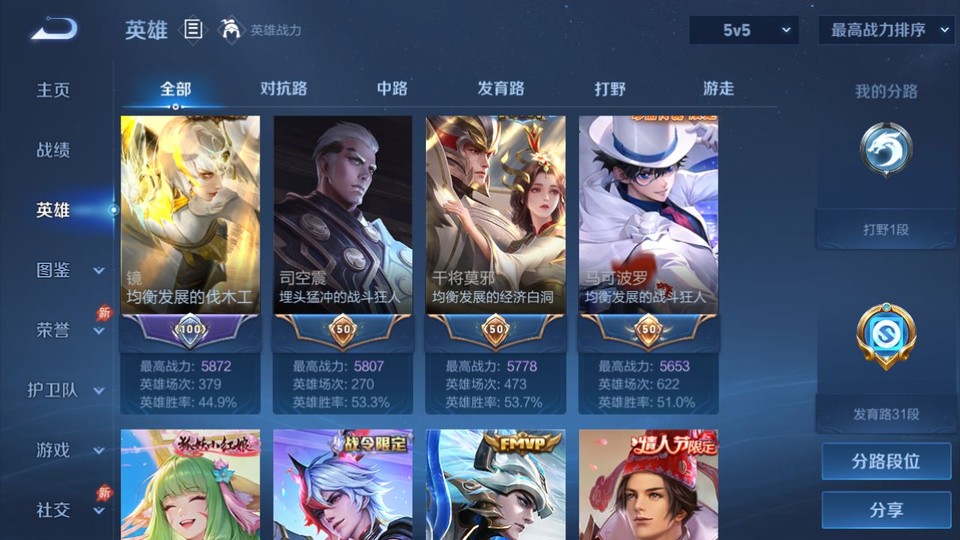
Task: Expand the 社交 sidebar menu
Action: click(x=68, y=510)
